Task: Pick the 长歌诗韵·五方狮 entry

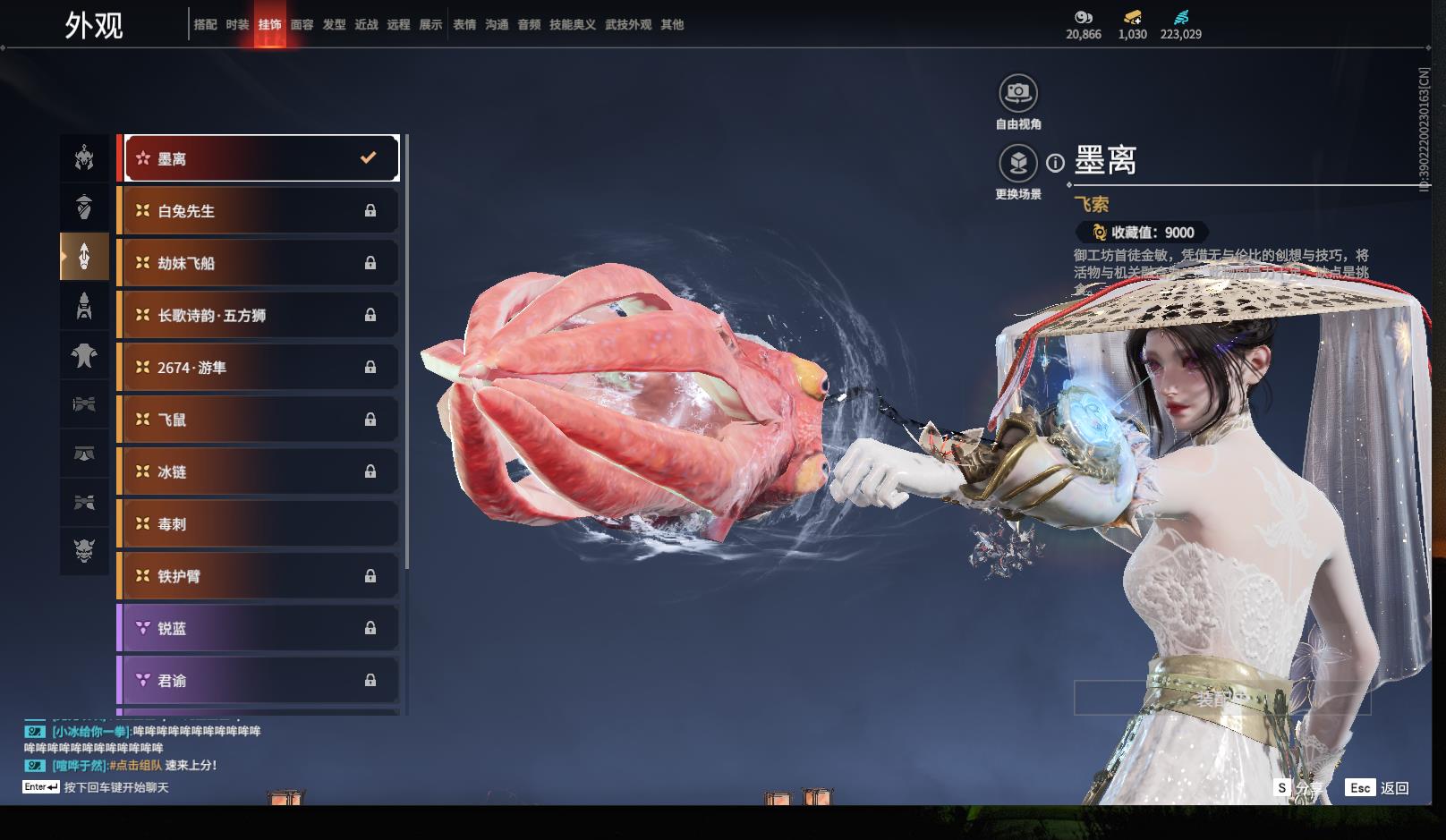Action: 259,315
